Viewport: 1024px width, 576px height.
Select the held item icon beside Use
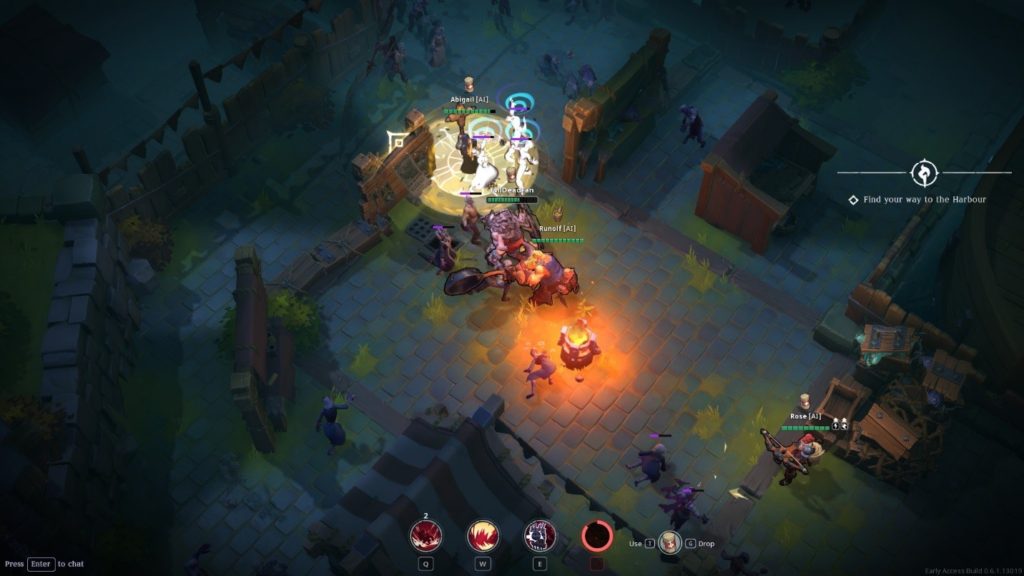coord(669,543)
